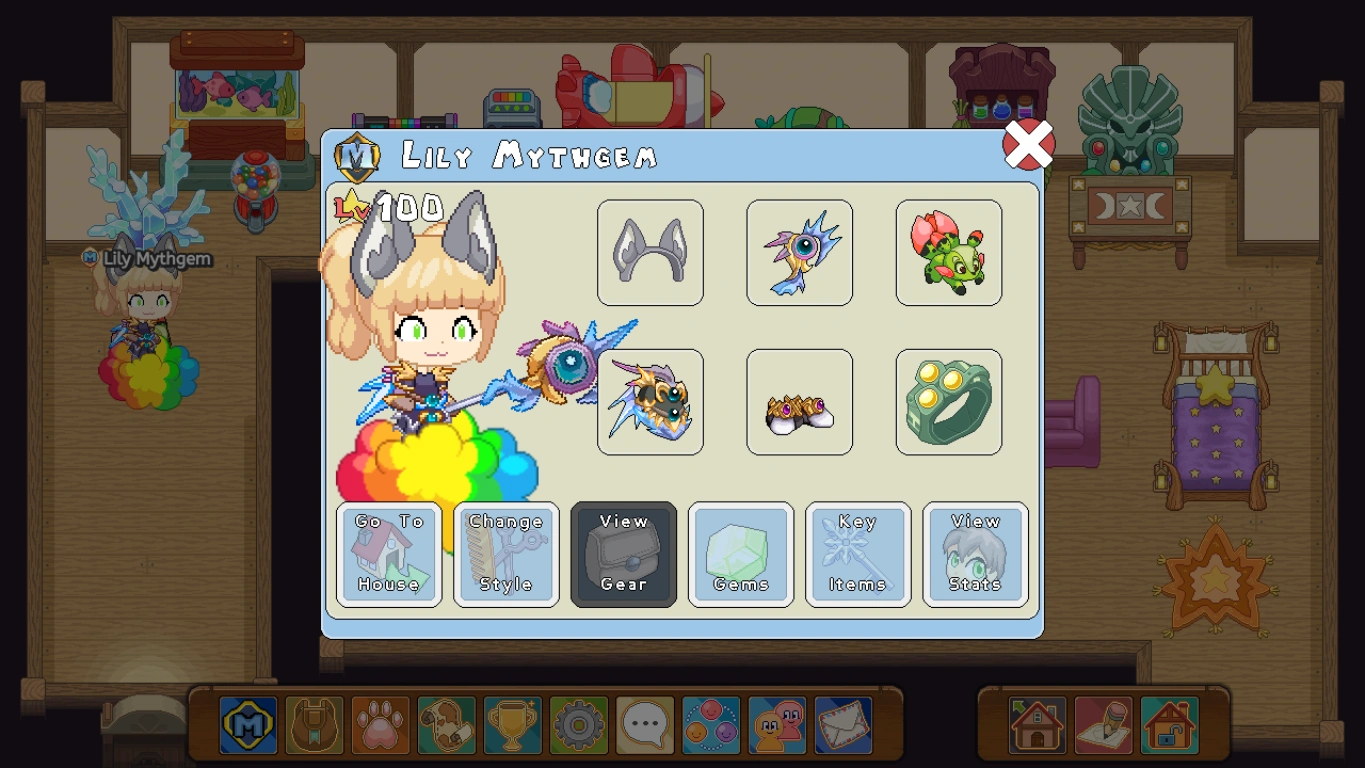Switch to the Key Items tab
Image resolution: width=1365 pixels, height=768 pixels.
click(x=858, y=555)
